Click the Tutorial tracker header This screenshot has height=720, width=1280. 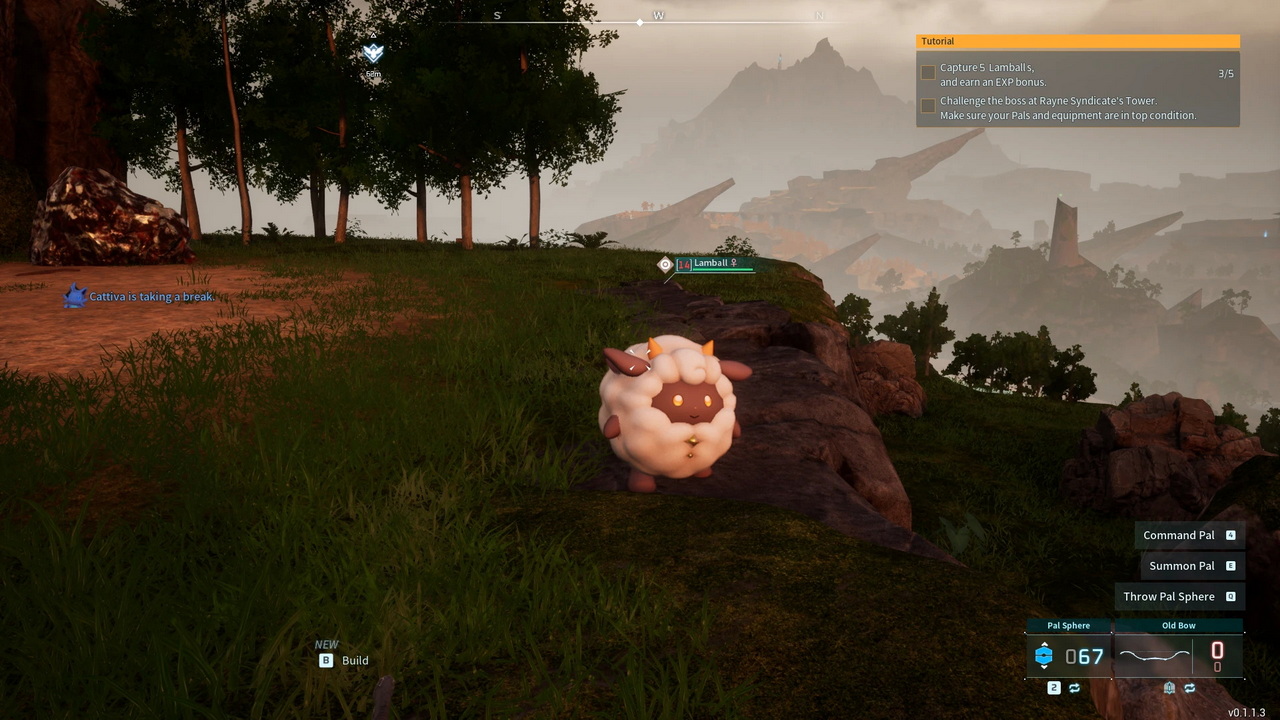point(1077,41)
